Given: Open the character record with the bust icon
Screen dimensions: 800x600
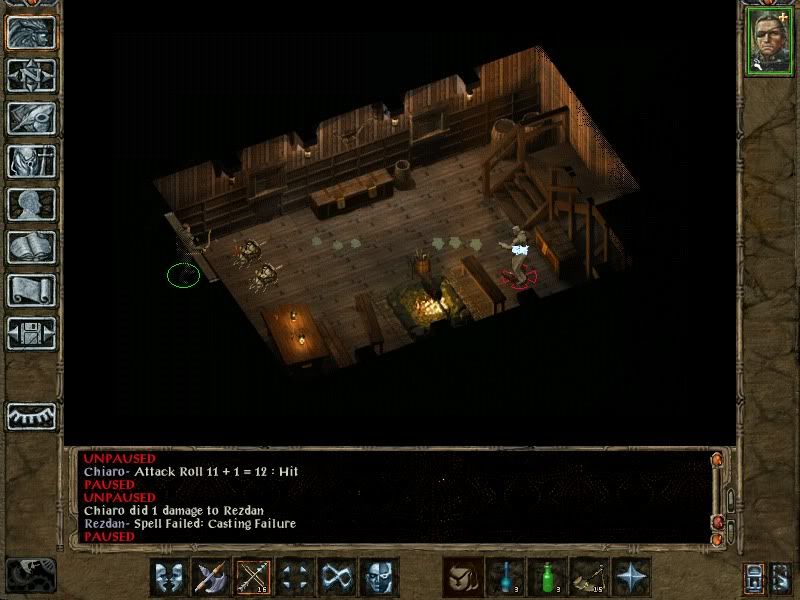Looking at the screenshot, I should [31, 204].
